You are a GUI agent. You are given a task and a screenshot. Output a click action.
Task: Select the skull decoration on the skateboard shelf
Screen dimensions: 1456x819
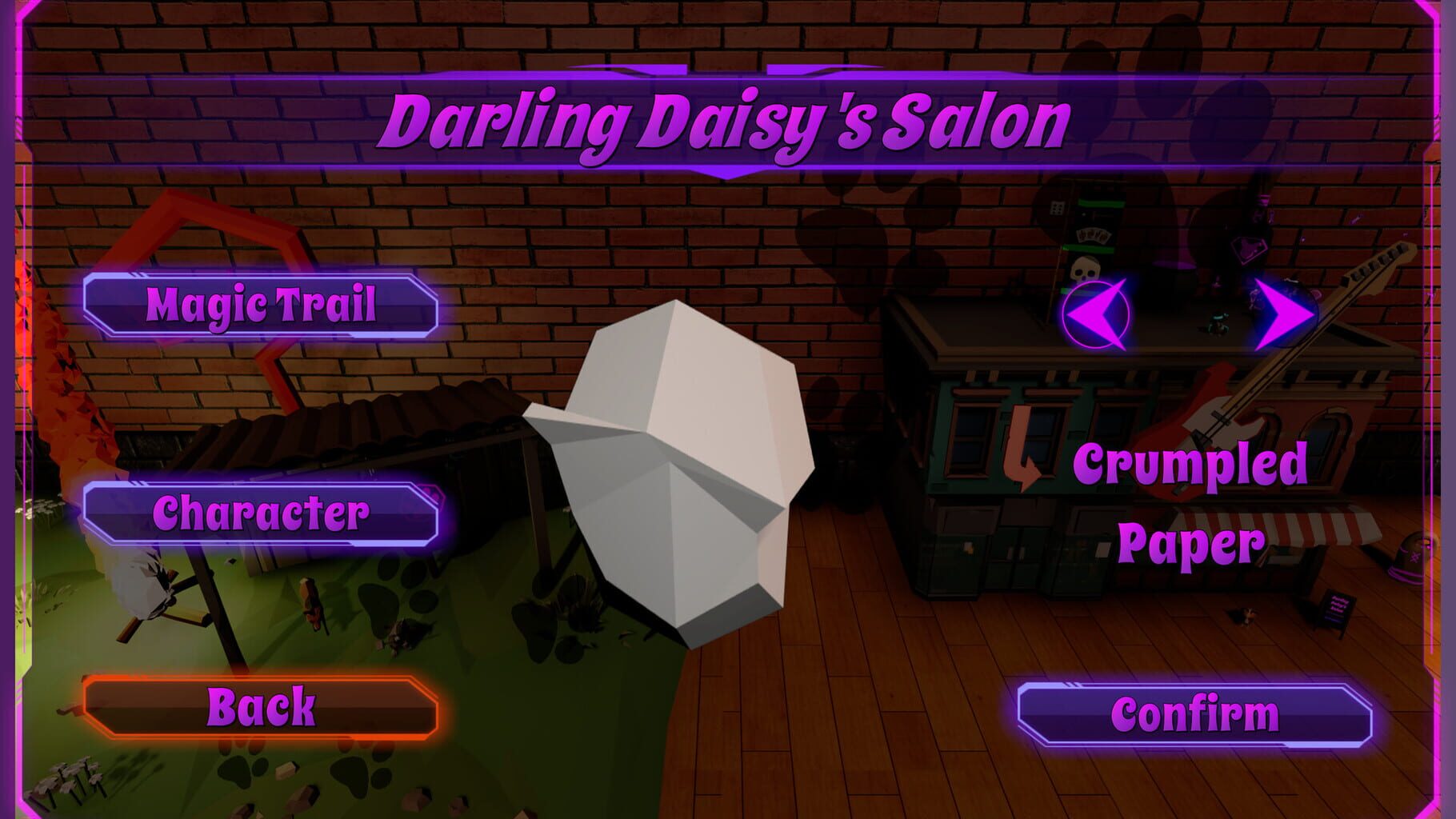[1086, 268]
